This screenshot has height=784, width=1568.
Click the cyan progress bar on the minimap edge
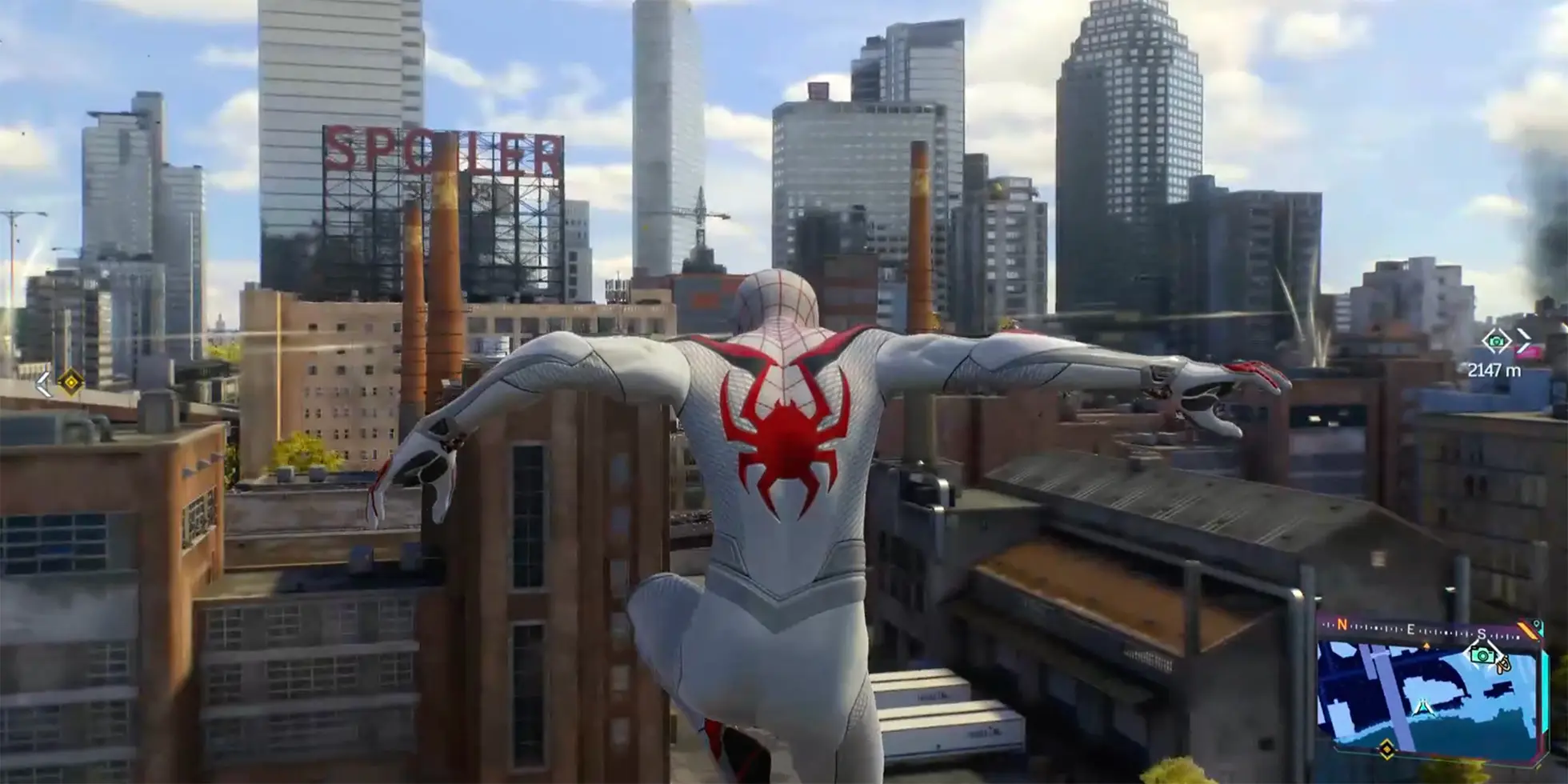1545,689
